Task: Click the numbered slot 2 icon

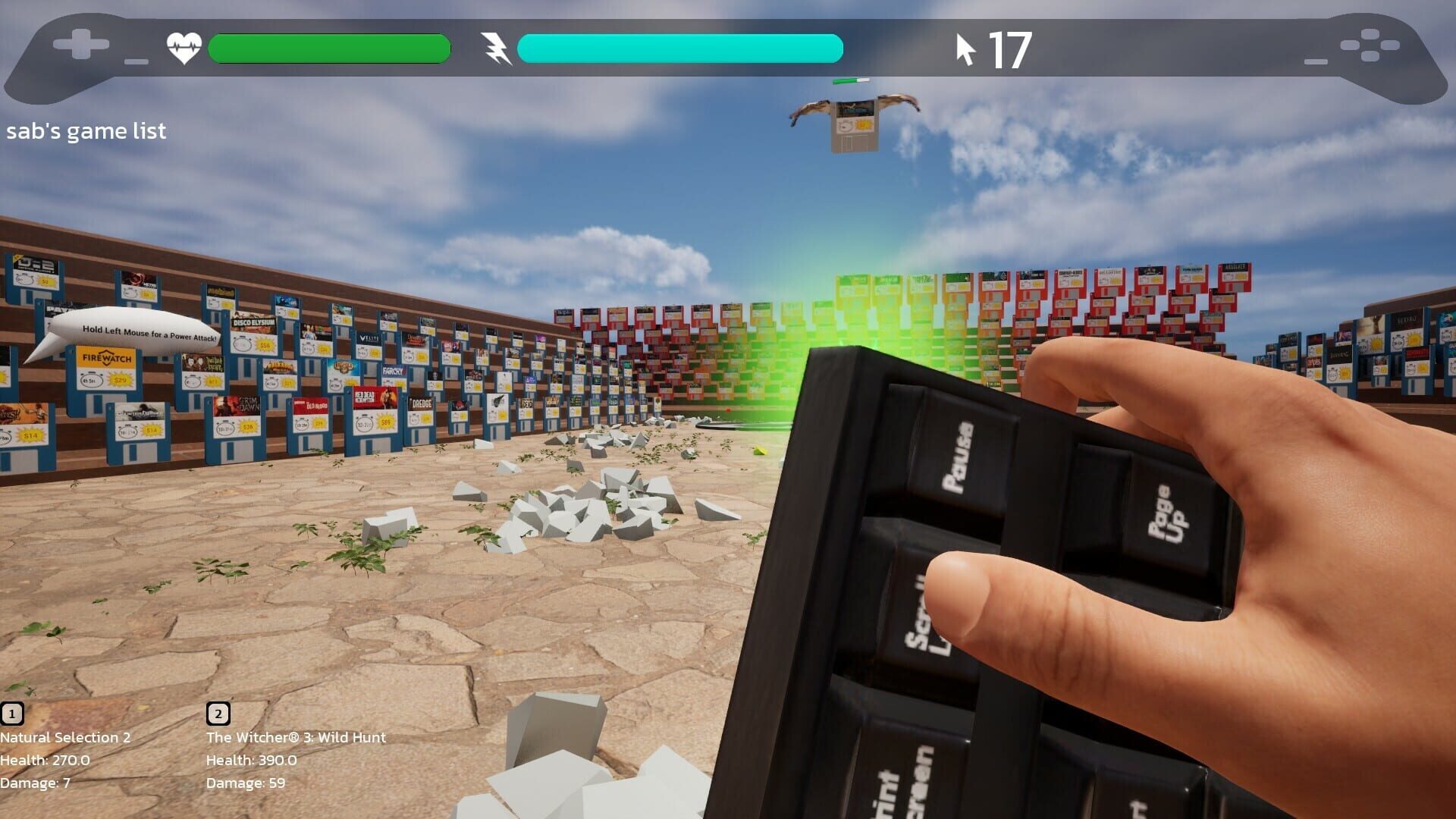Action: coord(218,714)
